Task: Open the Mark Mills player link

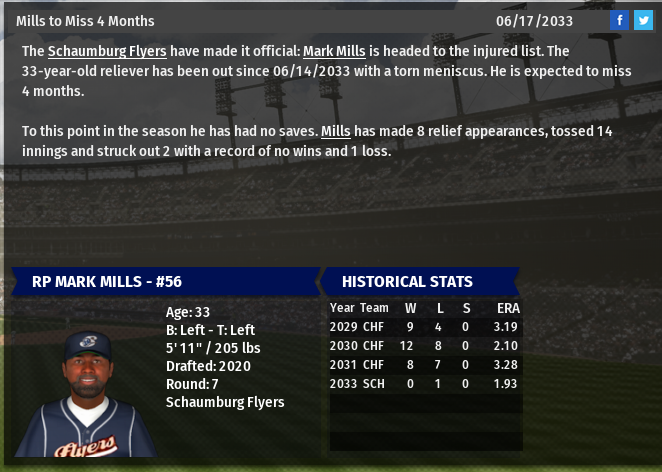Action: point(333,51)
